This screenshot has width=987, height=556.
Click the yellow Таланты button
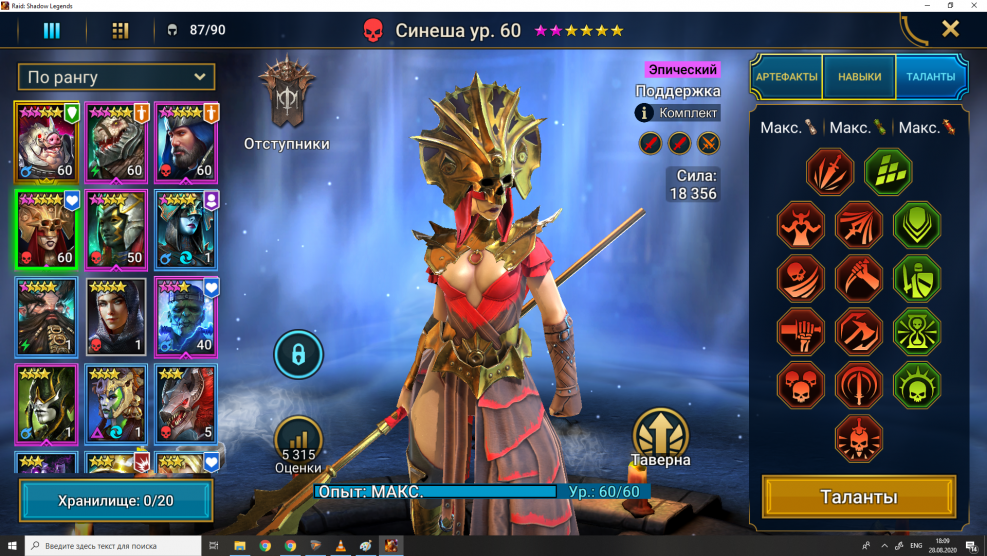tap(859, 497)
